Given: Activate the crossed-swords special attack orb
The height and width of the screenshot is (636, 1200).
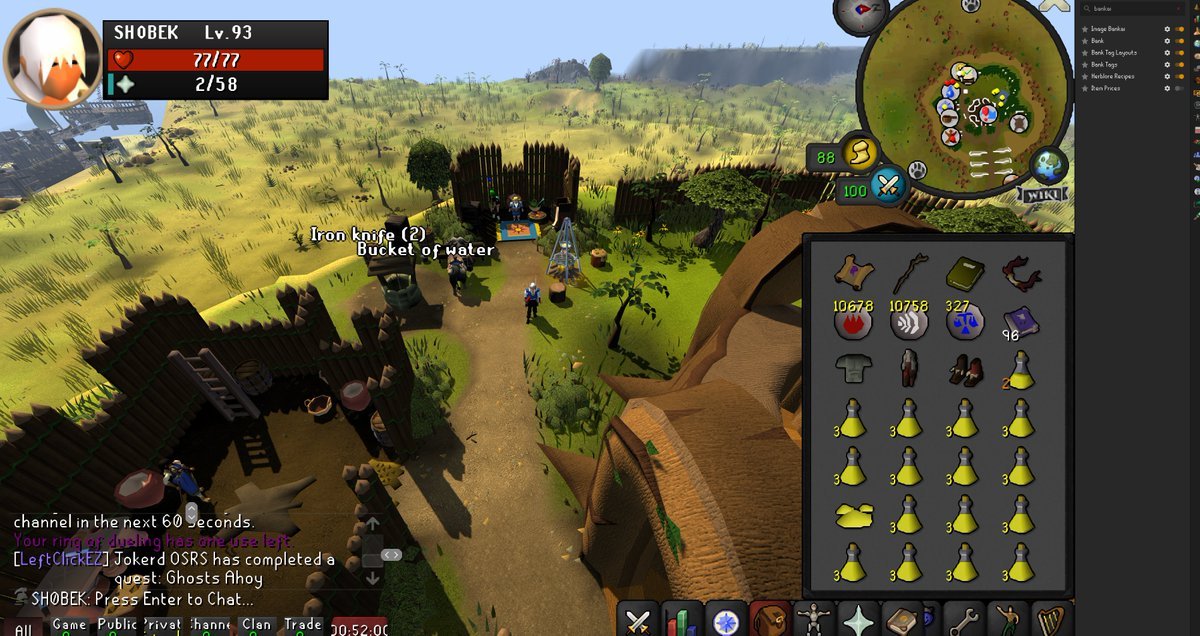Looking at the screenshot, I should tap(887, 185).
